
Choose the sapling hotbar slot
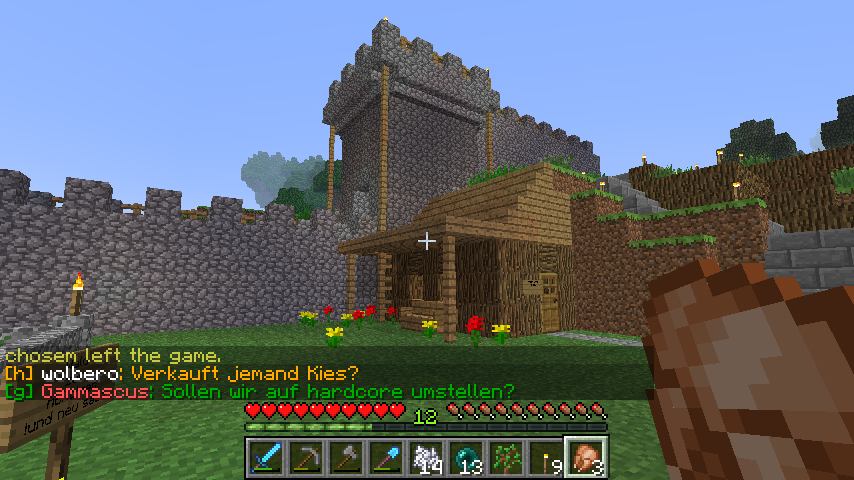coord(507,458)
